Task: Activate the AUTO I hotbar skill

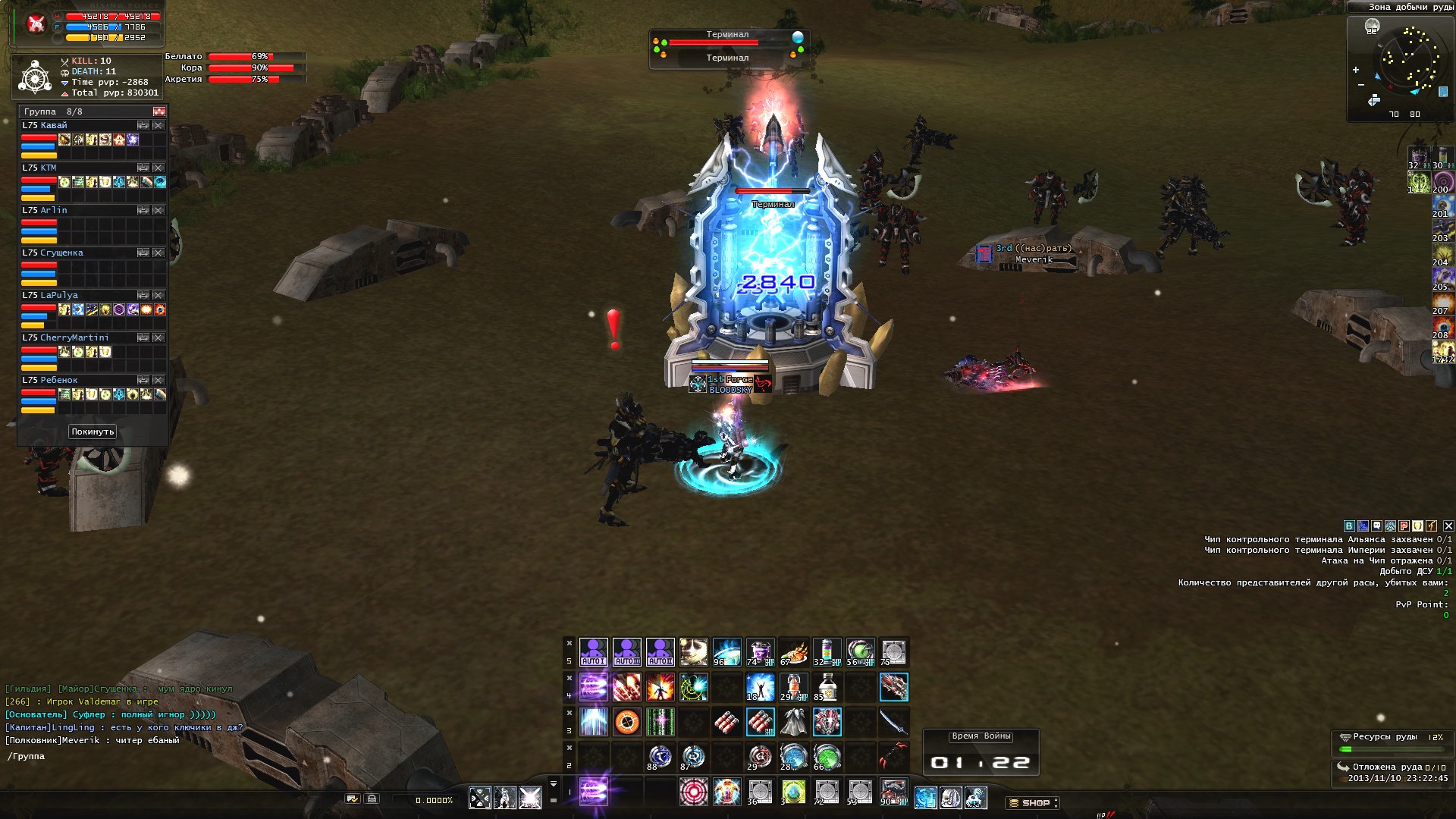Action: tap(593, 652)
